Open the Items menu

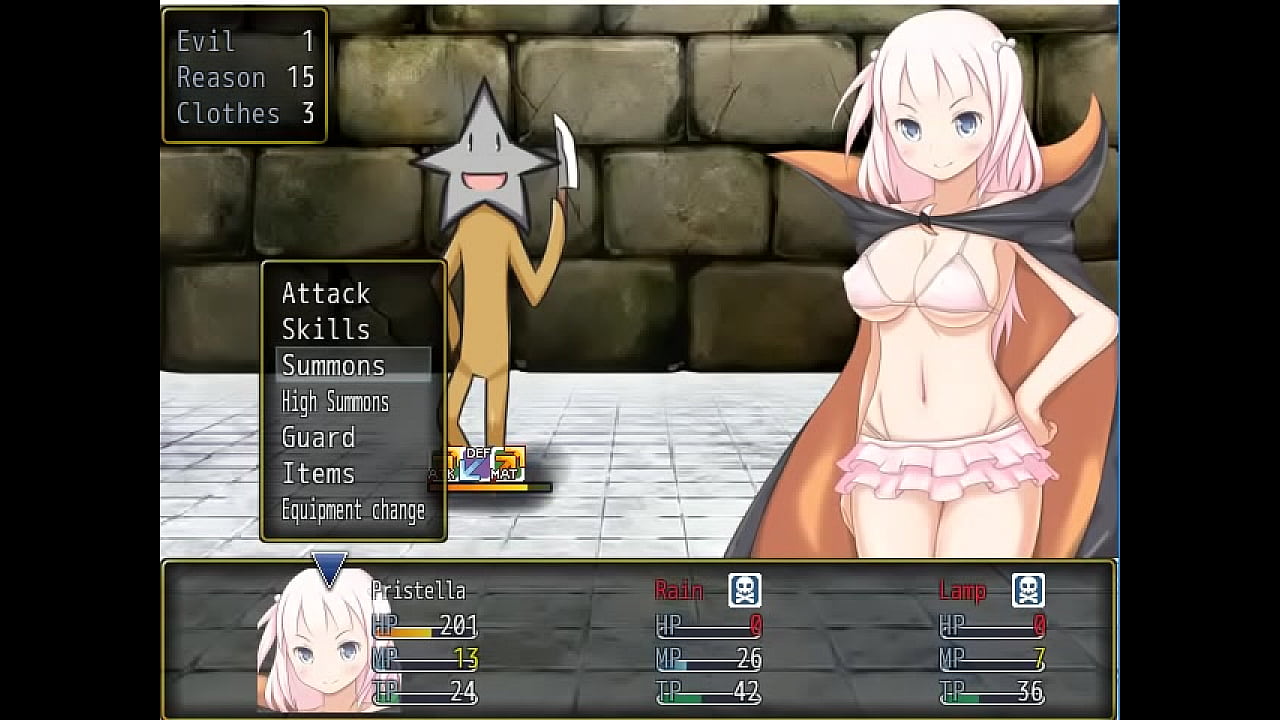pyautogui.click(x=319, y=474)
